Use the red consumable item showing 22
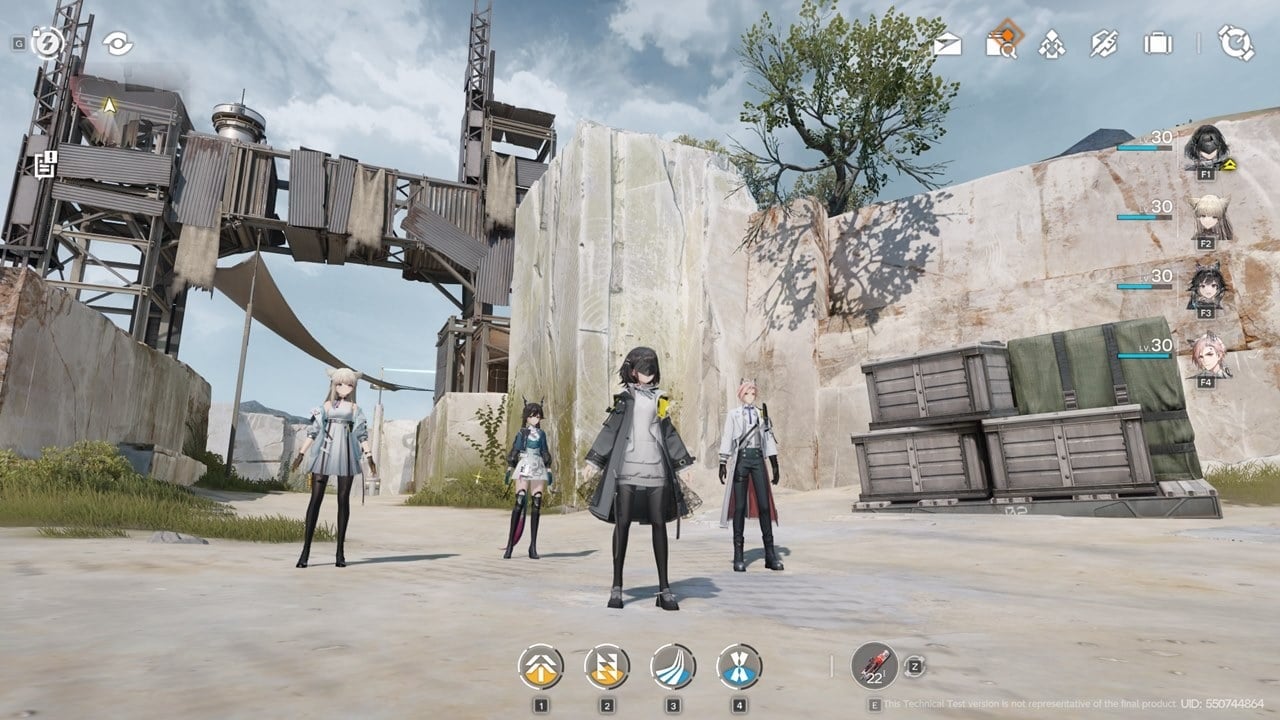This screenshot has height=720, width=1280. [874, 665]
